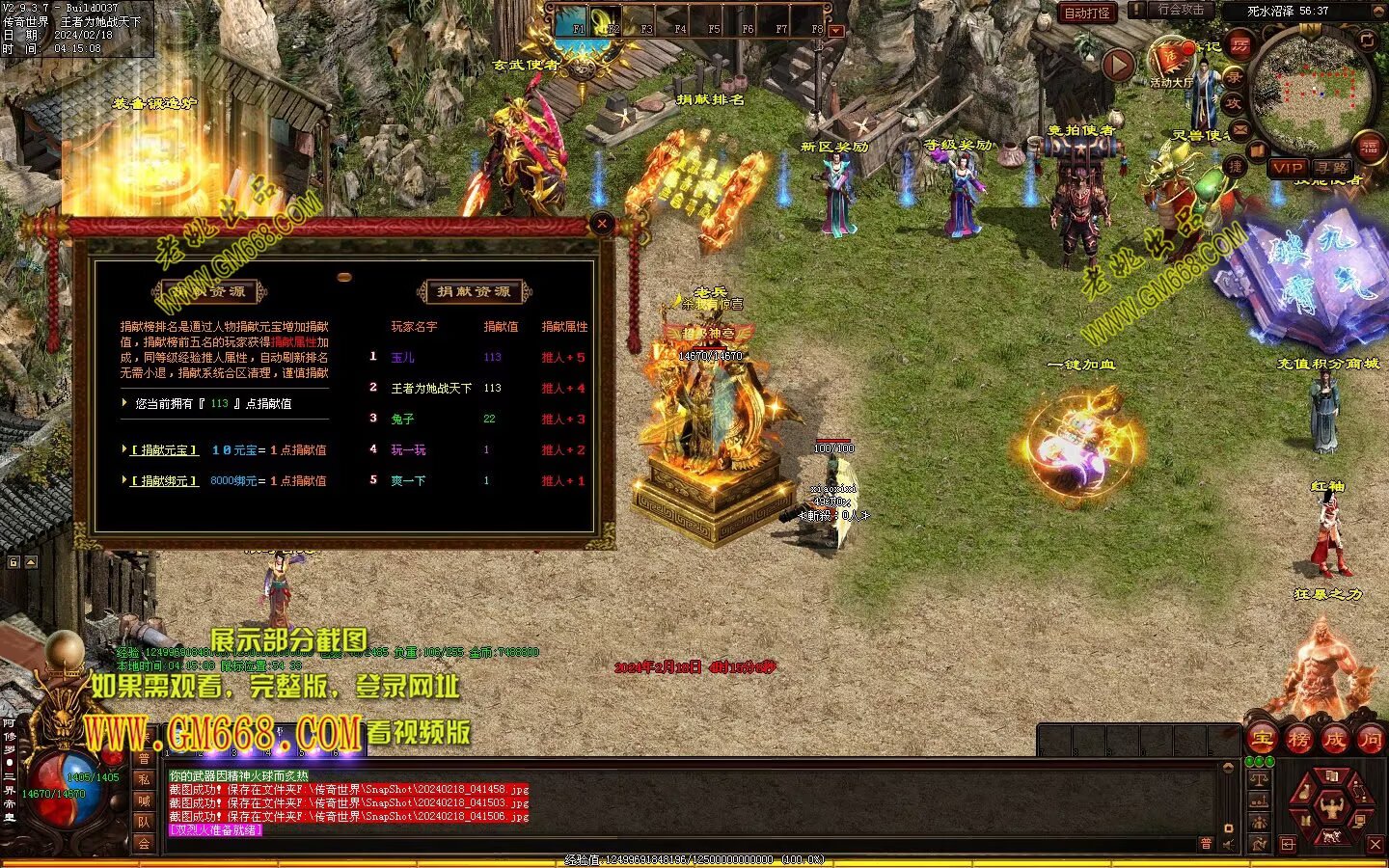This screenshot has width=1389, height=868.
Task: Close the donation ranking panel
Action: 602,224
